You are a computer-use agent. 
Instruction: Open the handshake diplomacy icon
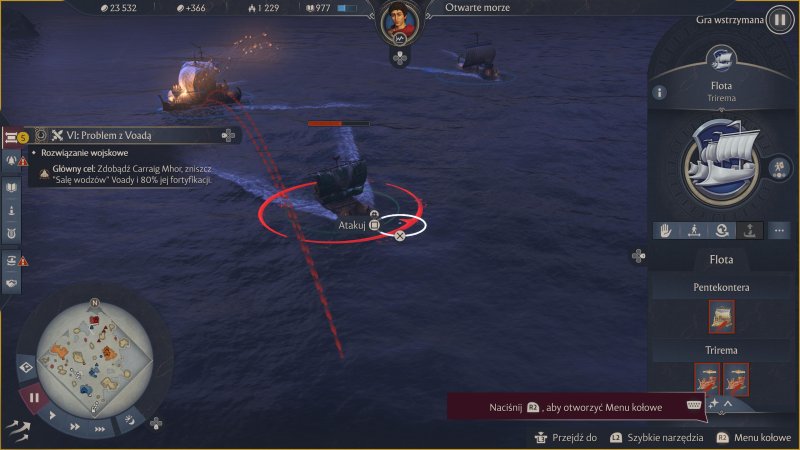coord(12,282)
